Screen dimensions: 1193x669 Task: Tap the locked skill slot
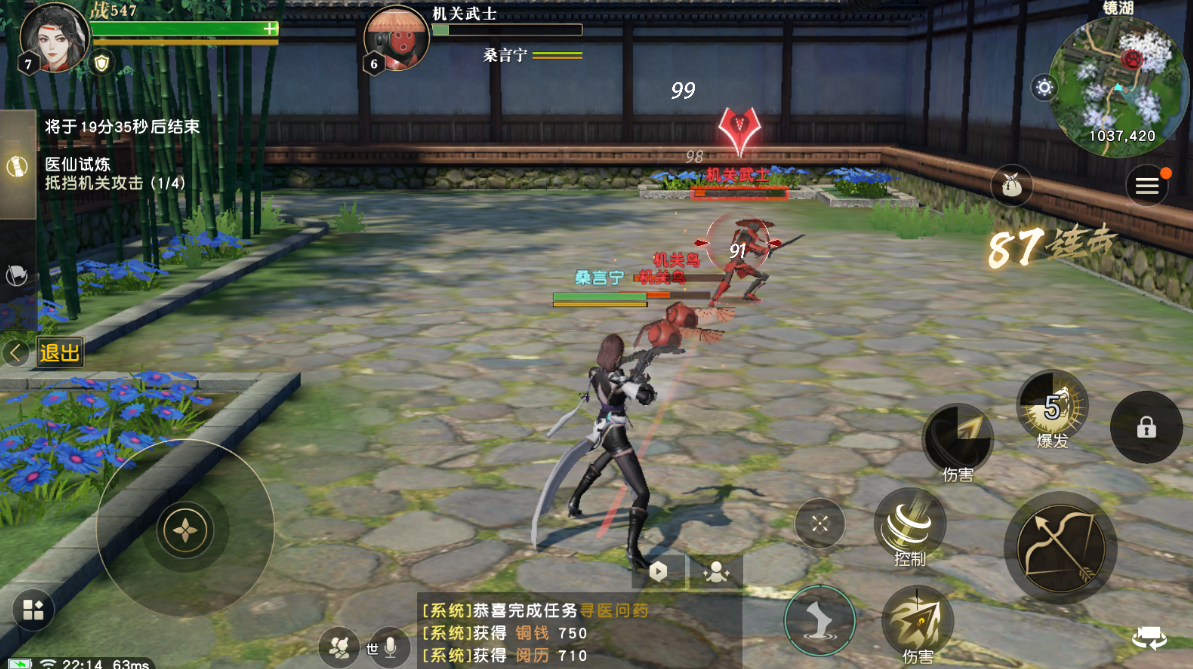click(x=1146, y=427)
